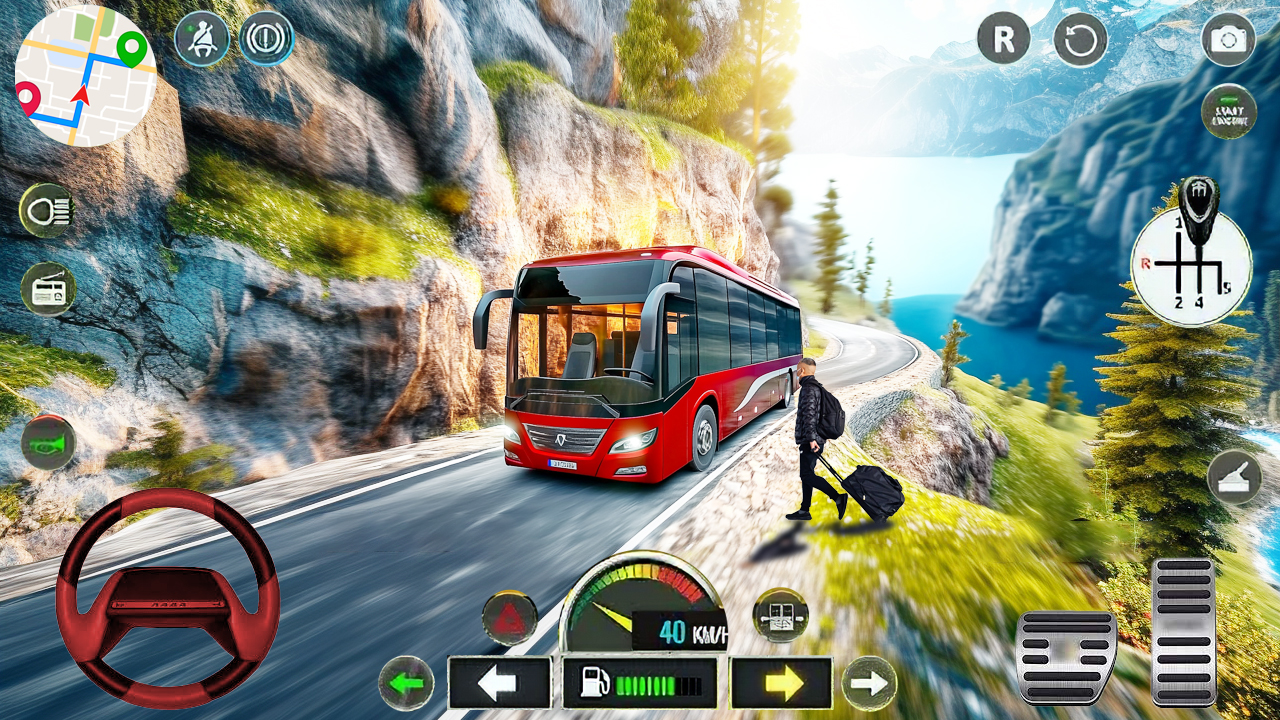Tap the round white right indicator
The height and width of the screenshot is (720, 1280).
coord(869,684)
